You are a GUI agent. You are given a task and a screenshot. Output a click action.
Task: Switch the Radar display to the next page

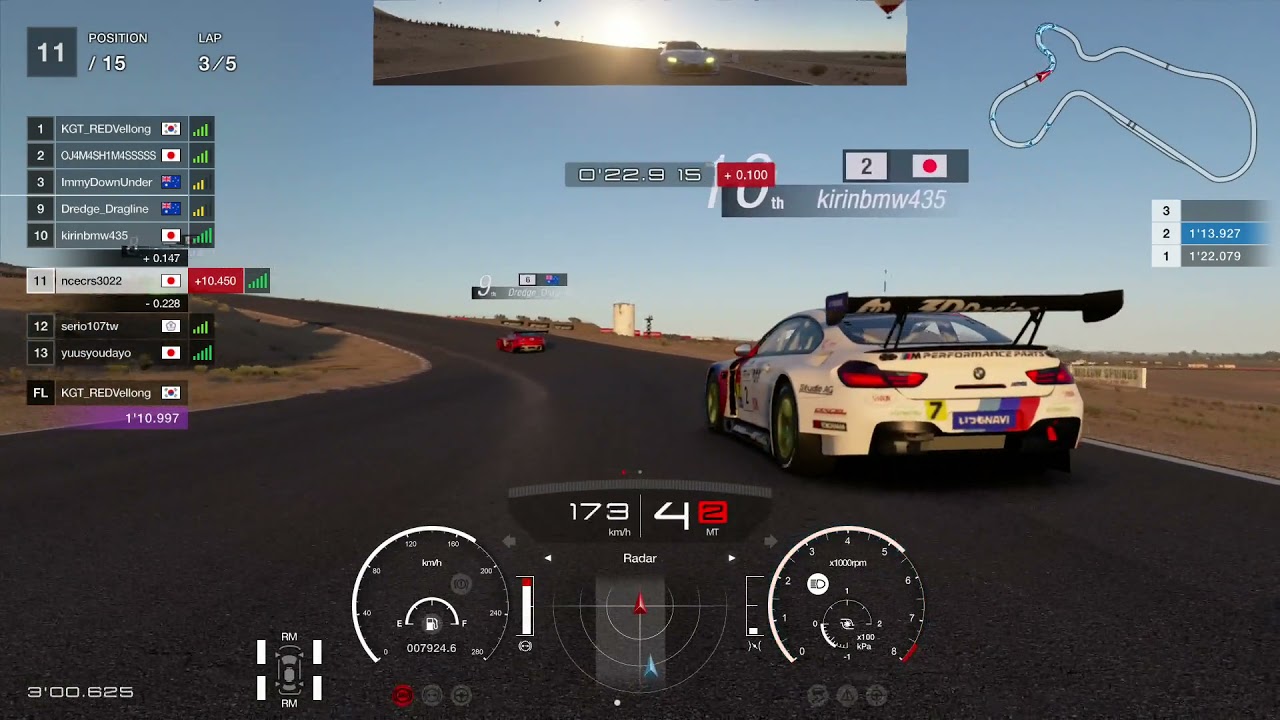click(732, 558)
